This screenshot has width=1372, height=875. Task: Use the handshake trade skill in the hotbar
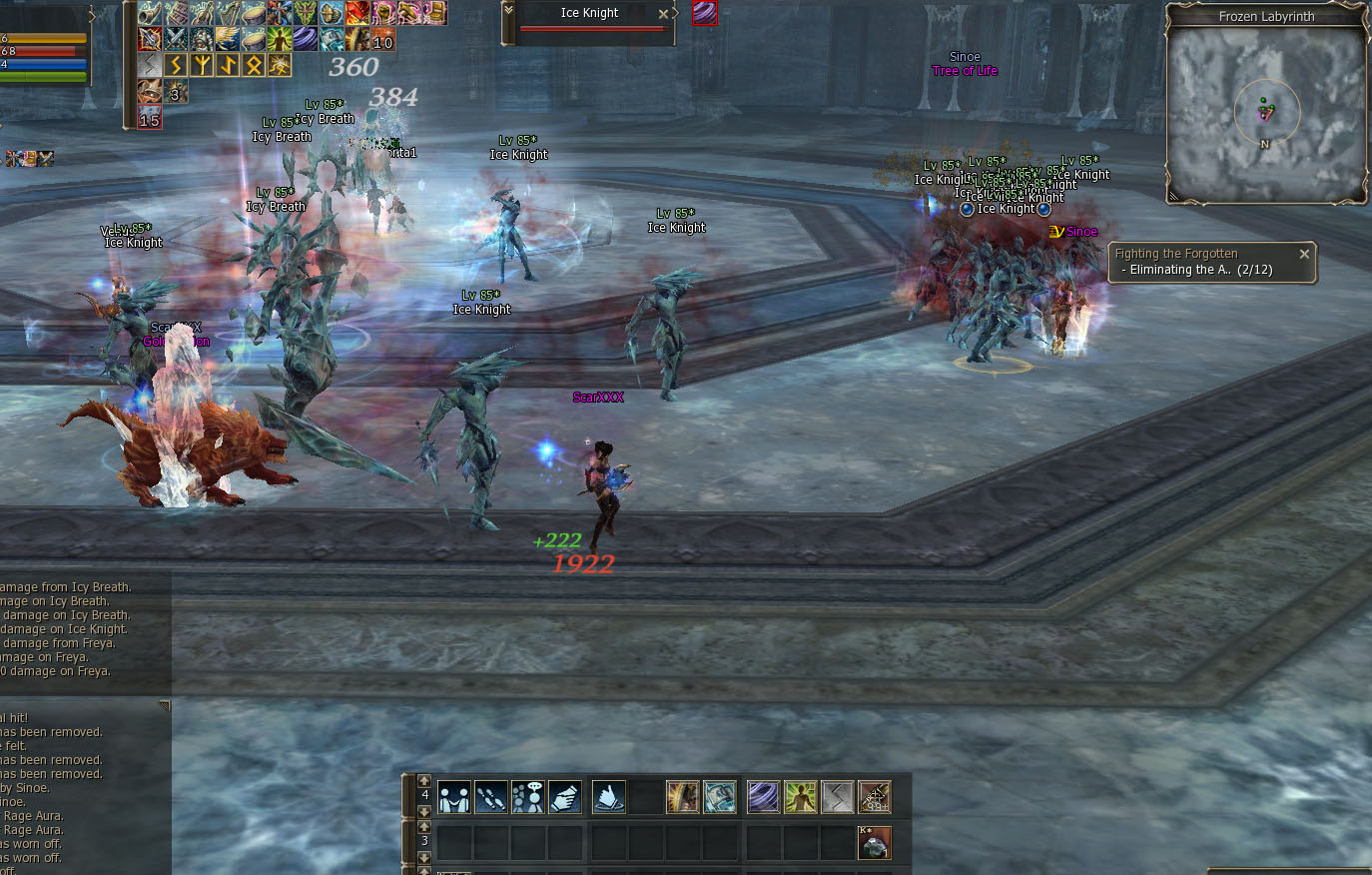[x=453, y=794]
